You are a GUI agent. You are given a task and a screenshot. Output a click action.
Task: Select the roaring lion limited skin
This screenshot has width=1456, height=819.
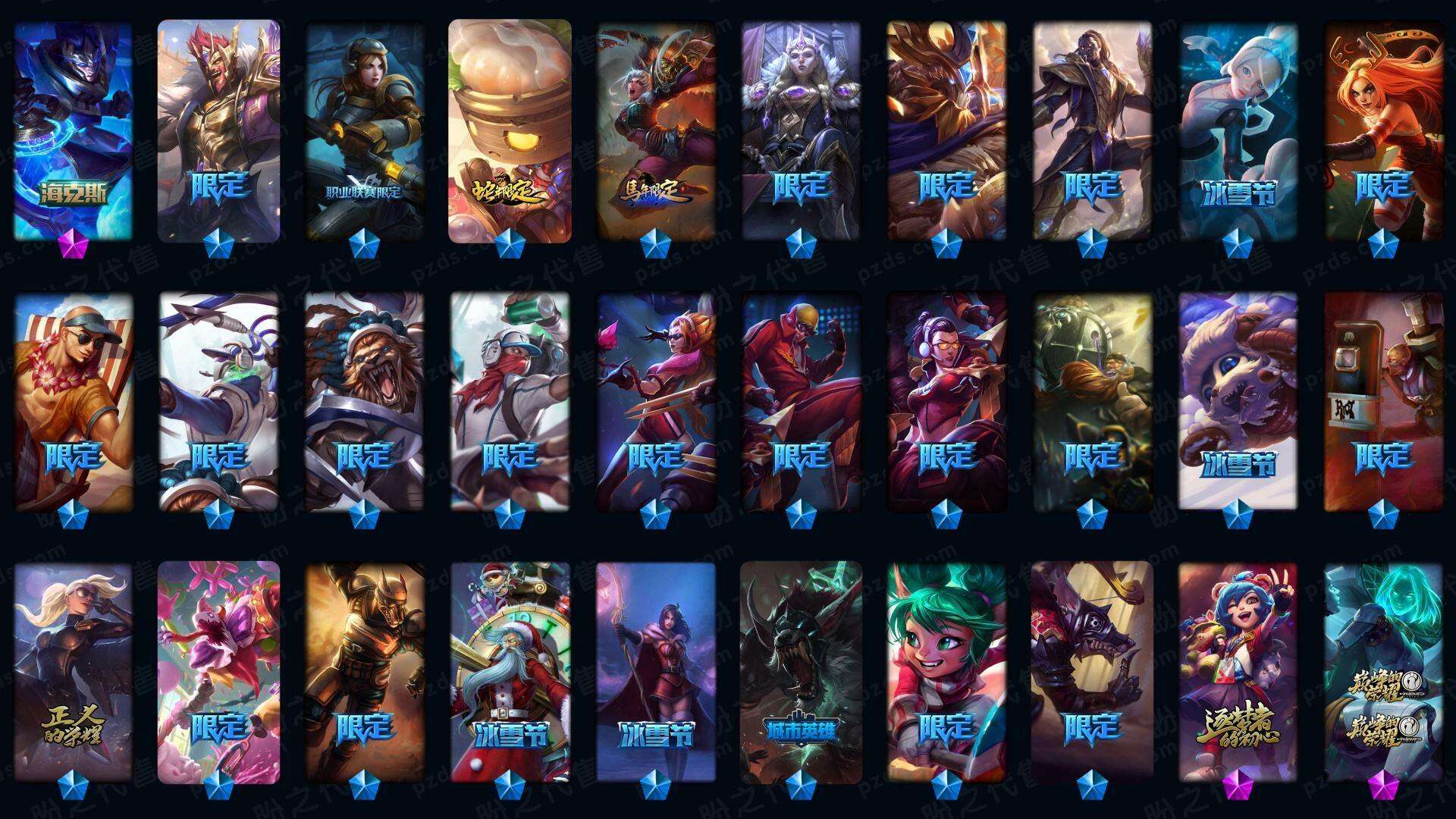[x=364, y=402]
